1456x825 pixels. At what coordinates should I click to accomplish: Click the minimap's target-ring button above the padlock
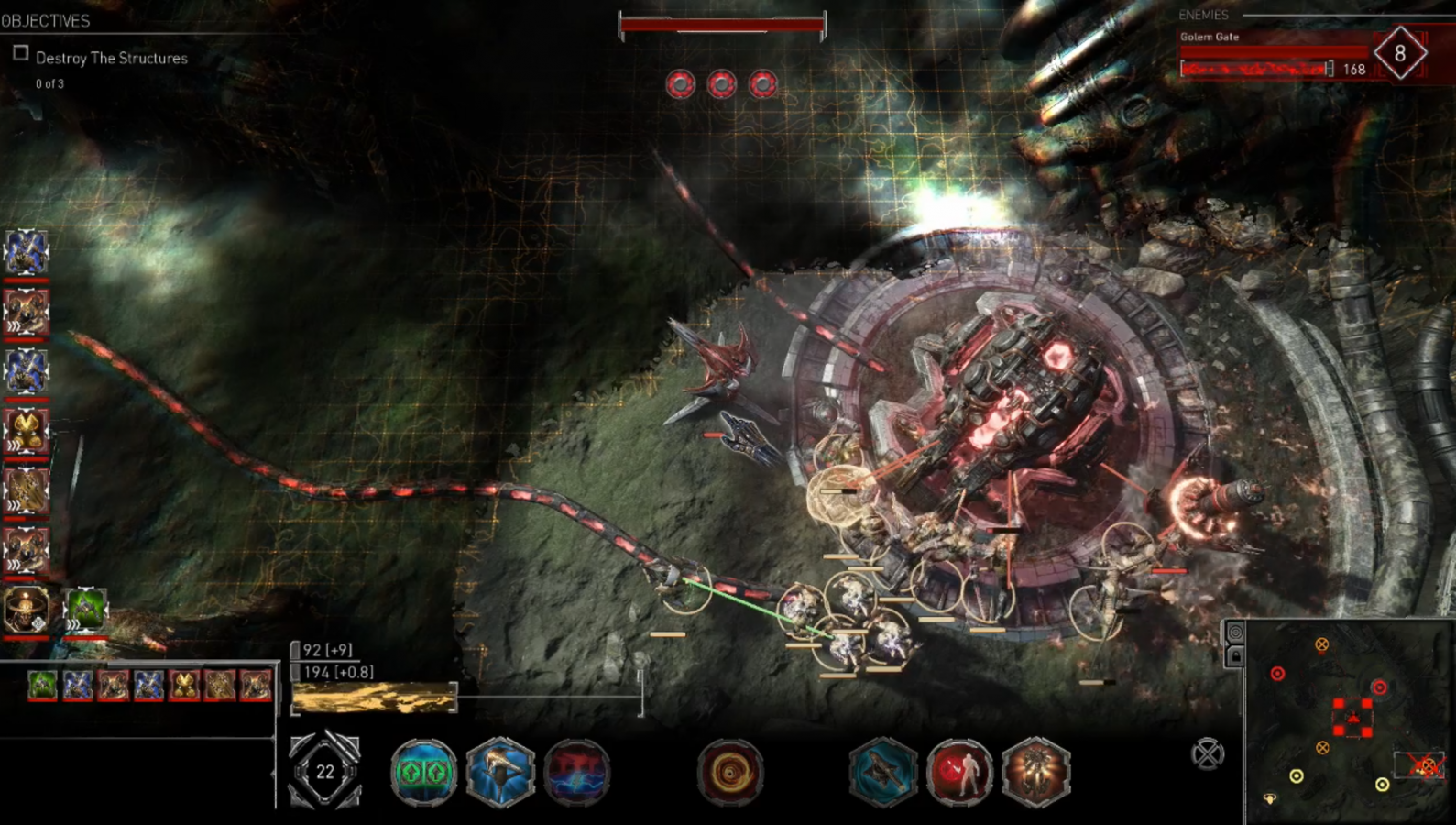click(x=1235, y=632)
